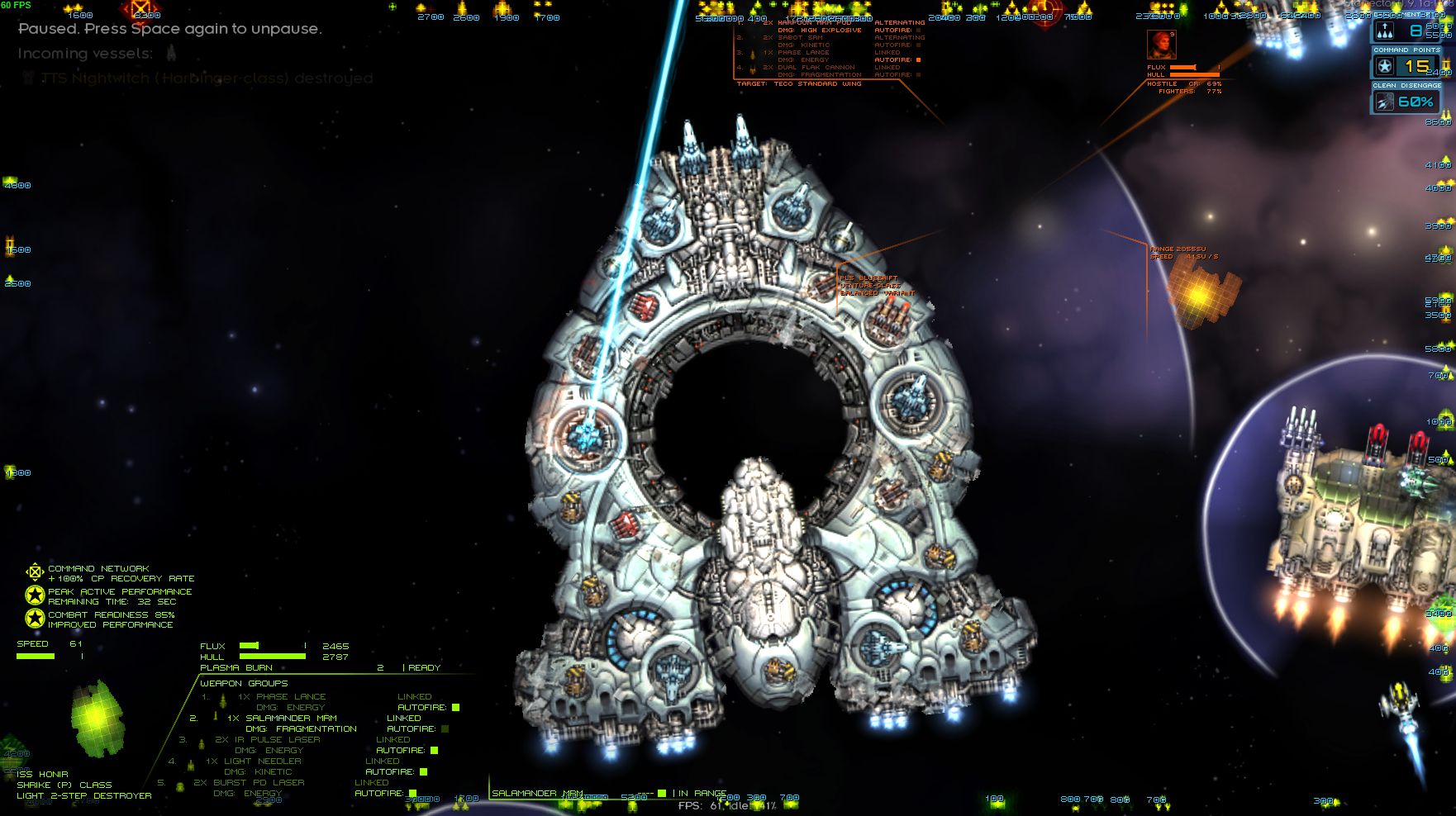Click the enemy officer portrait
Viewport: 1456px width, 816px height.
click(1161, 44)
